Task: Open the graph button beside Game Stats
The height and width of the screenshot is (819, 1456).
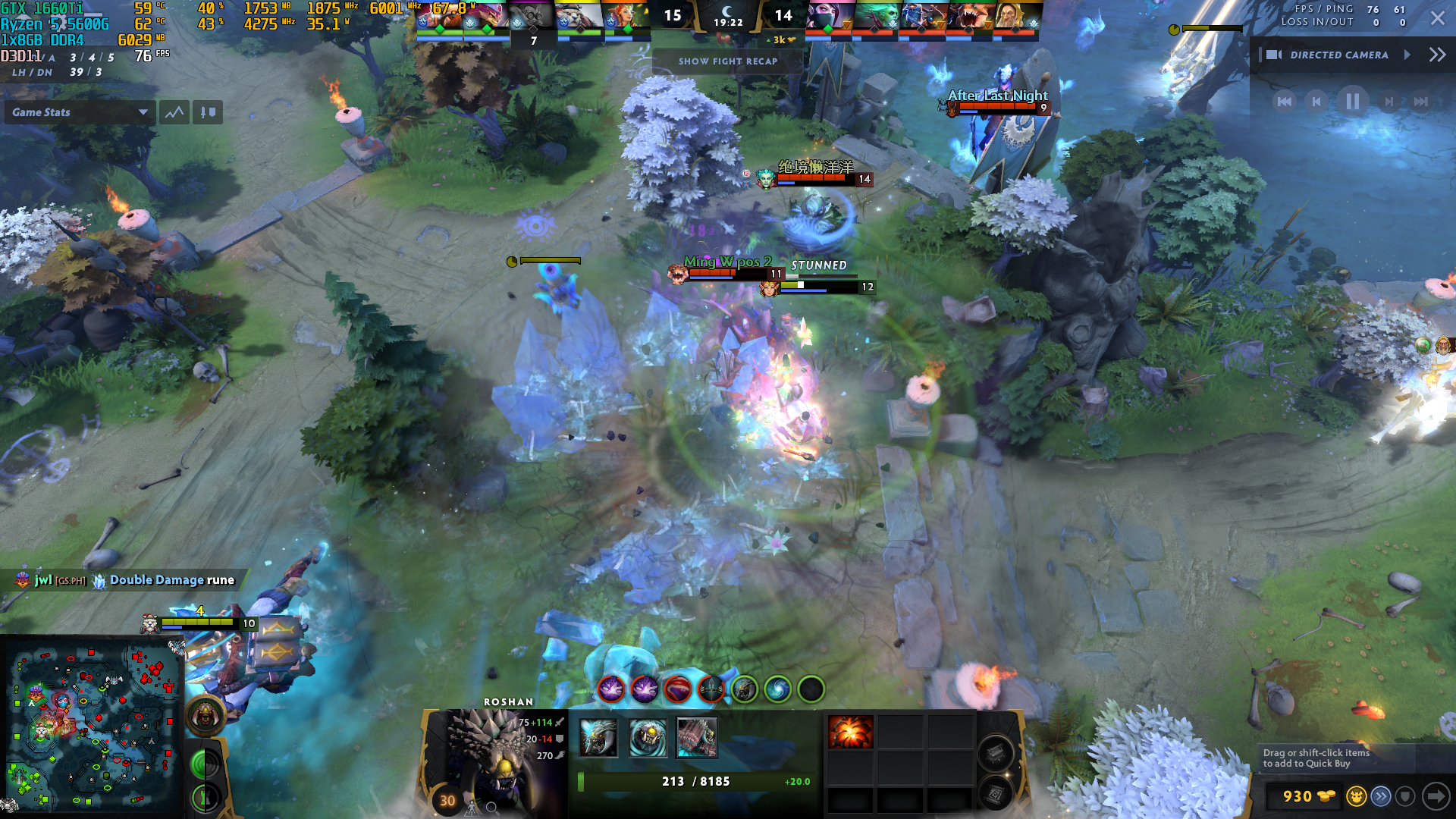Action: click(x=174, y=112)
